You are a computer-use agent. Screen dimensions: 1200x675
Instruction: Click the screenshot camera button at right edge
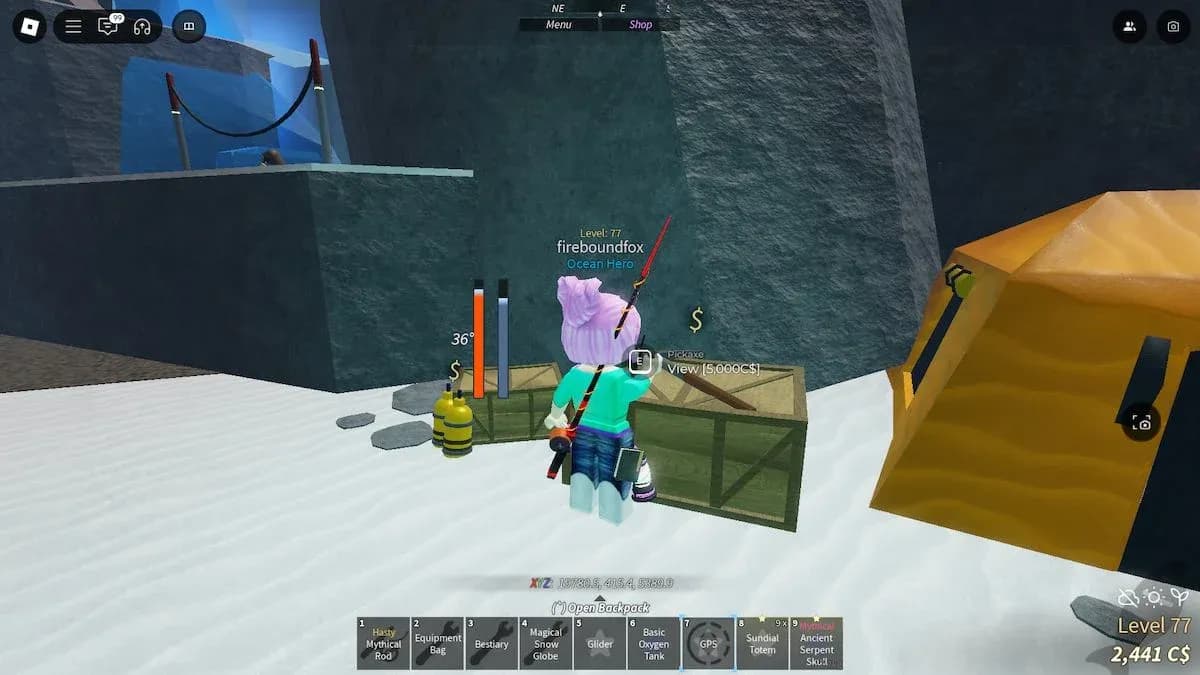point(1142,423)
